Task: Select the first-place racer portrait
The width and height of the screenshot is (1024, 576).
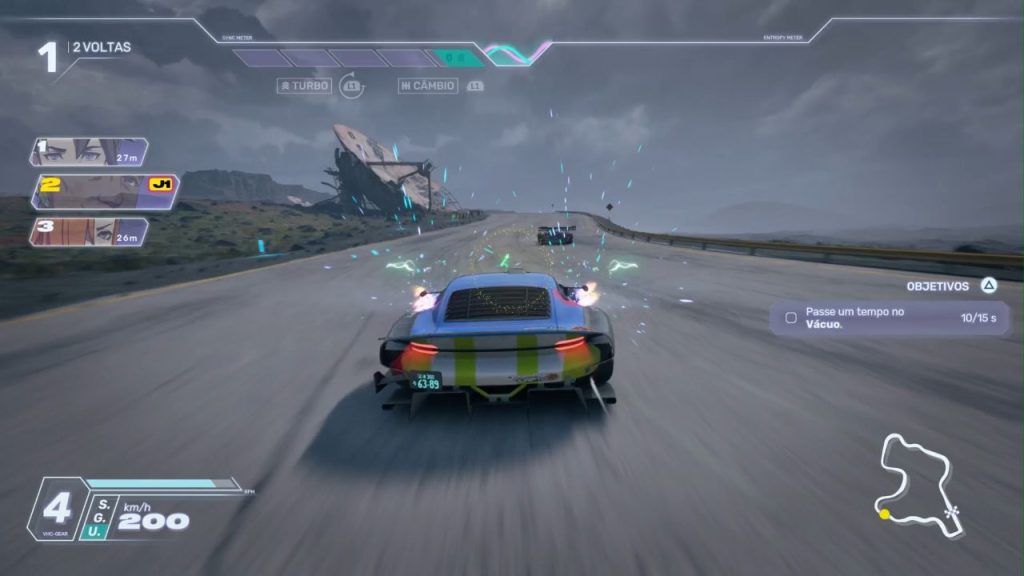Action: (x=88, y=152)
